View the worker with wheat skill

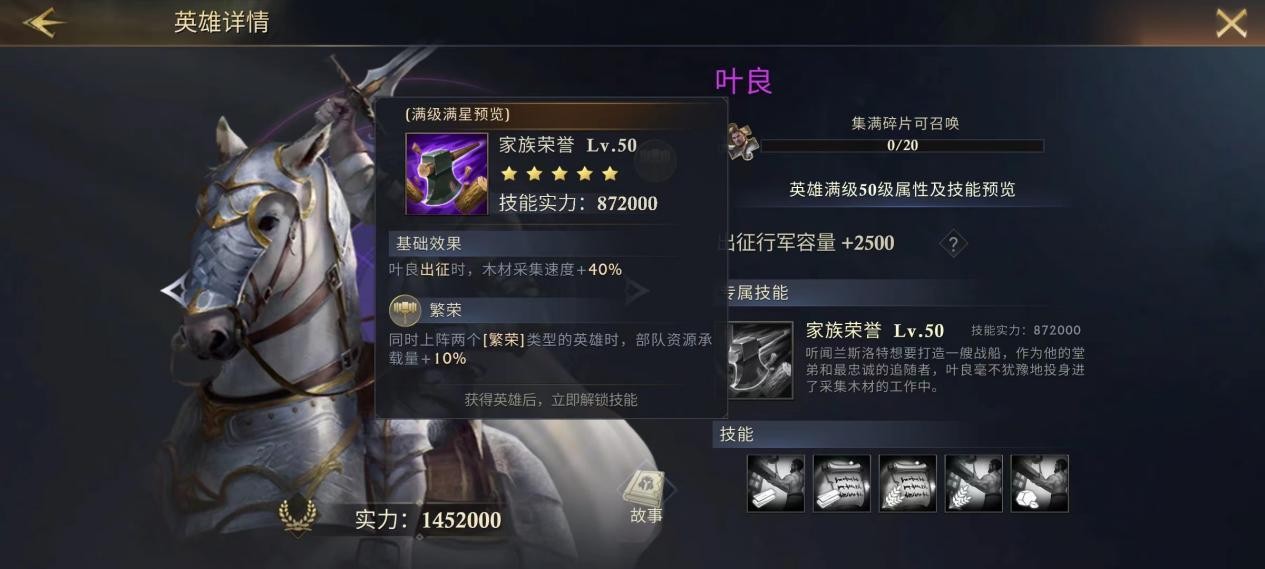pyautogui.click(x=974, y=483)
